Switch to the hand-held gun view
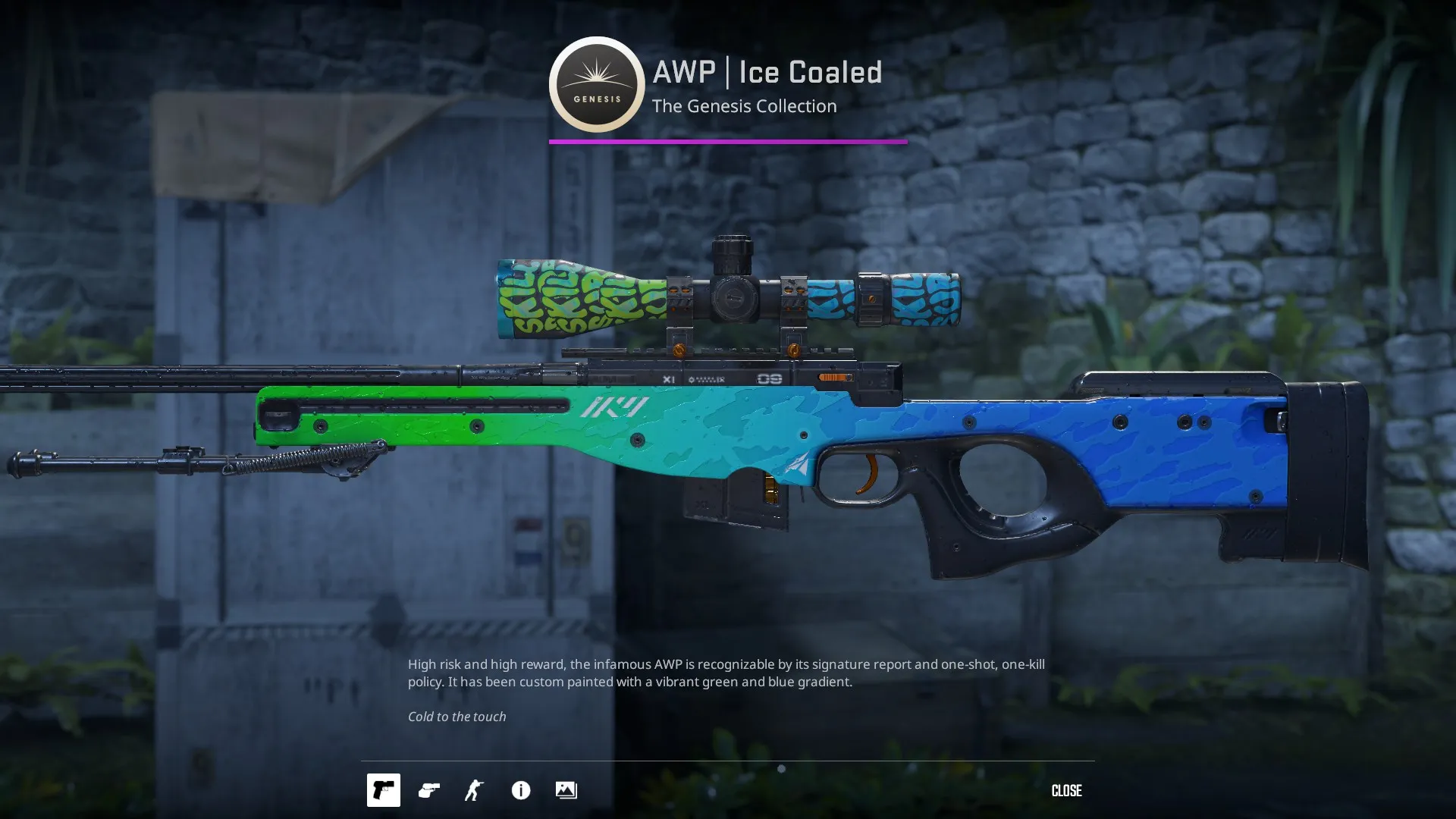 pyautogui.click(x=429, y=790)
